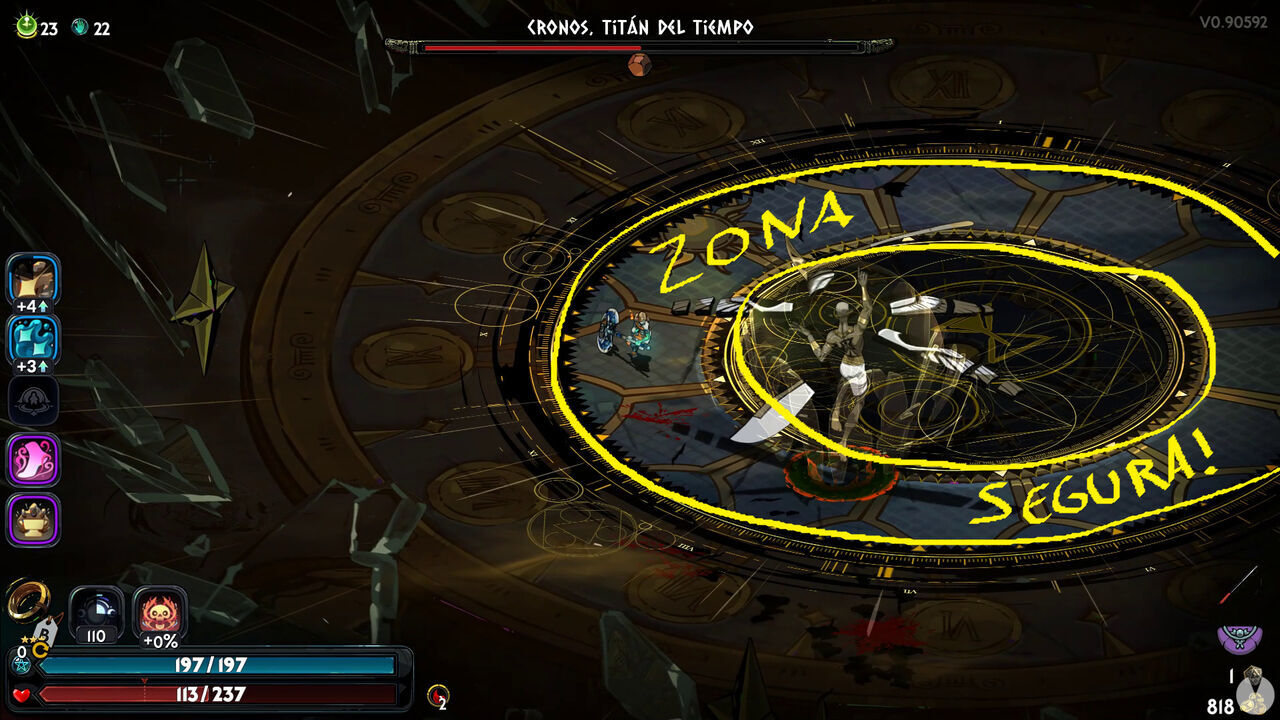This screenshot has height=720, width=1280.
Task: Select the Cronos, Titán del Tiempo title
Action: (639, 29)
